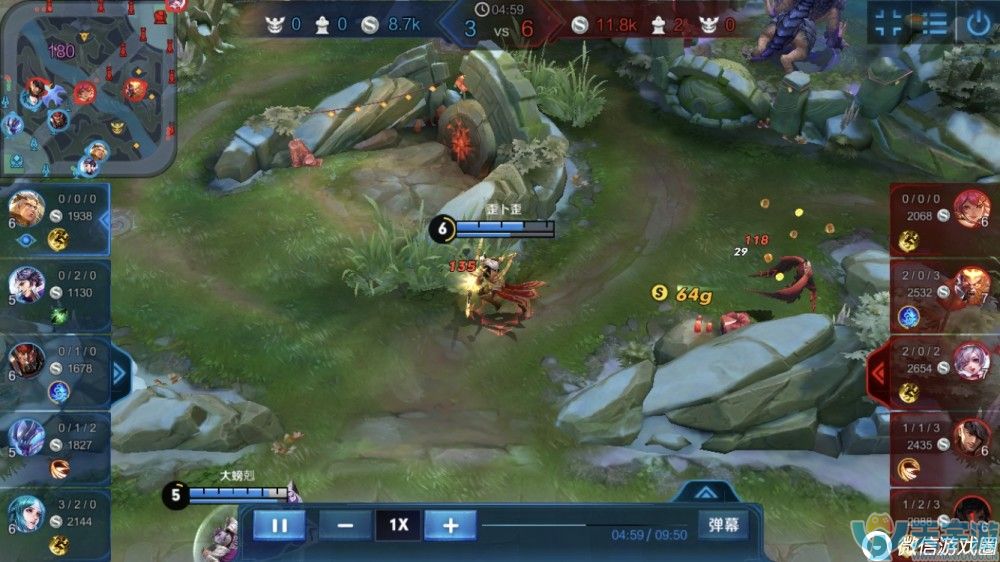Screen dimensions: 1000x562
Task: Pause the replay playback
Action: pyautogui.click(x=278, y=525)
